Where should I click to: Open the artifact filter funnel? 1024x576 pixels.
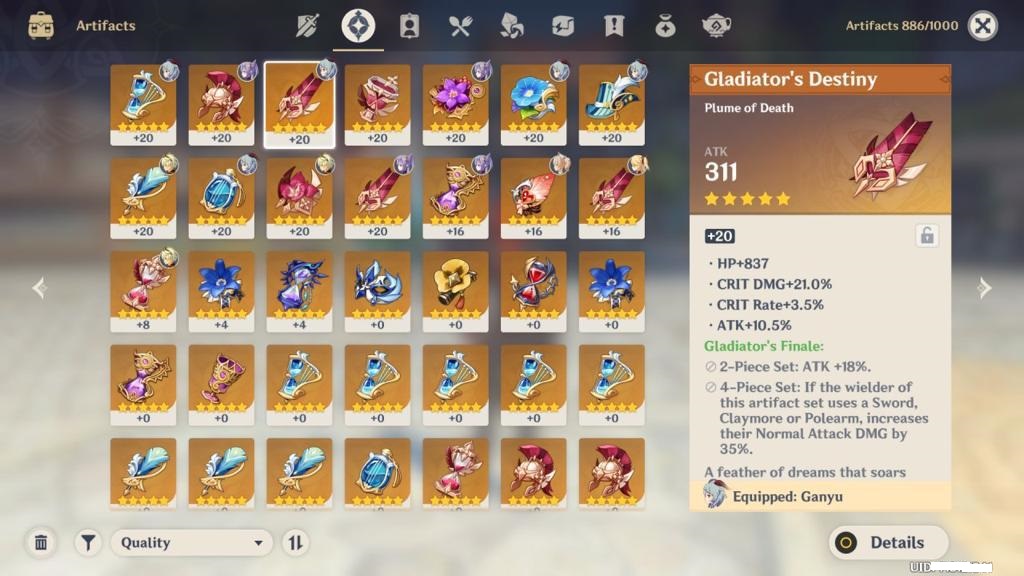click(x=88, y=542)
